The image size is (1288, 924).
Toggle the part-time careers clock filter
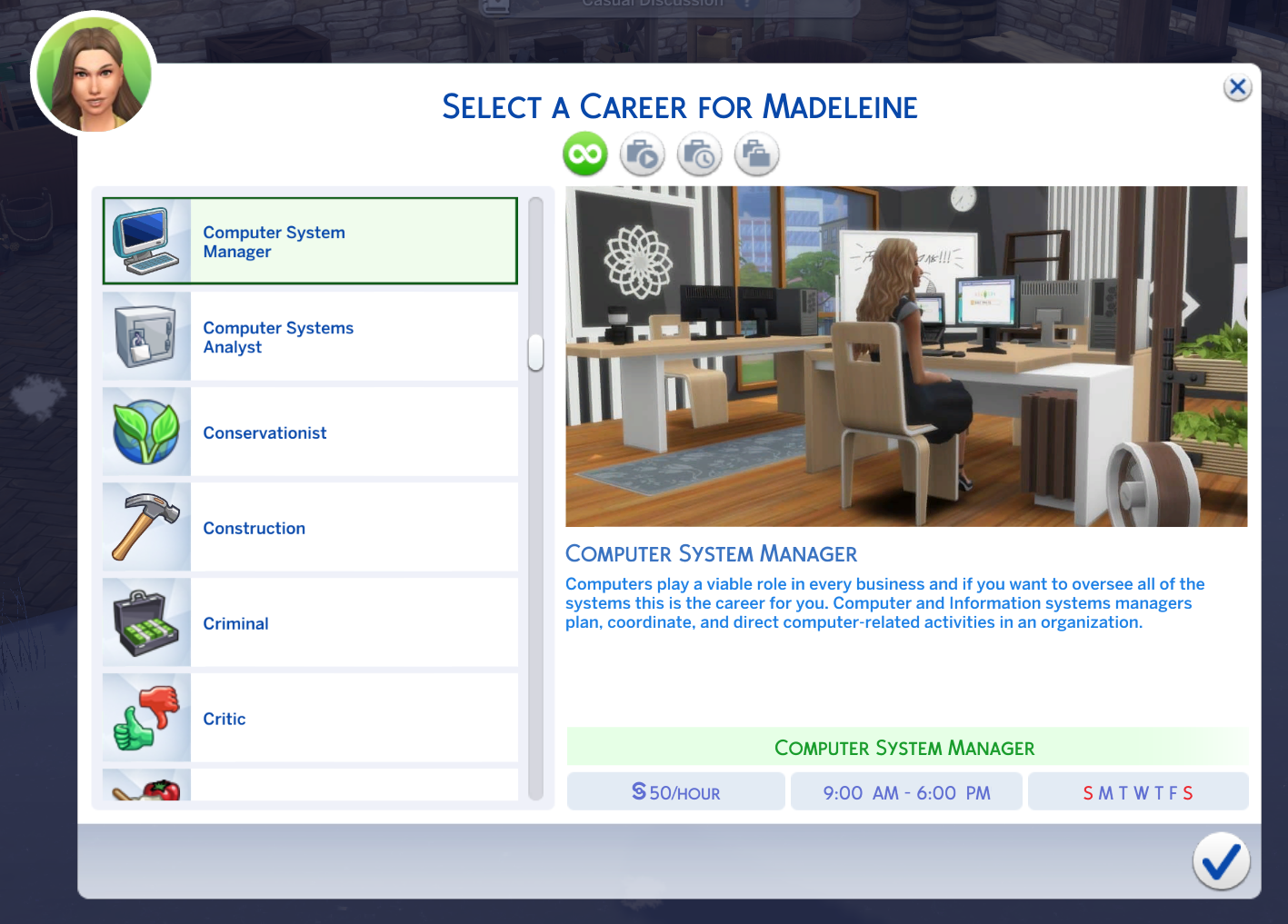pyautogui.click(x=699, y=154)
